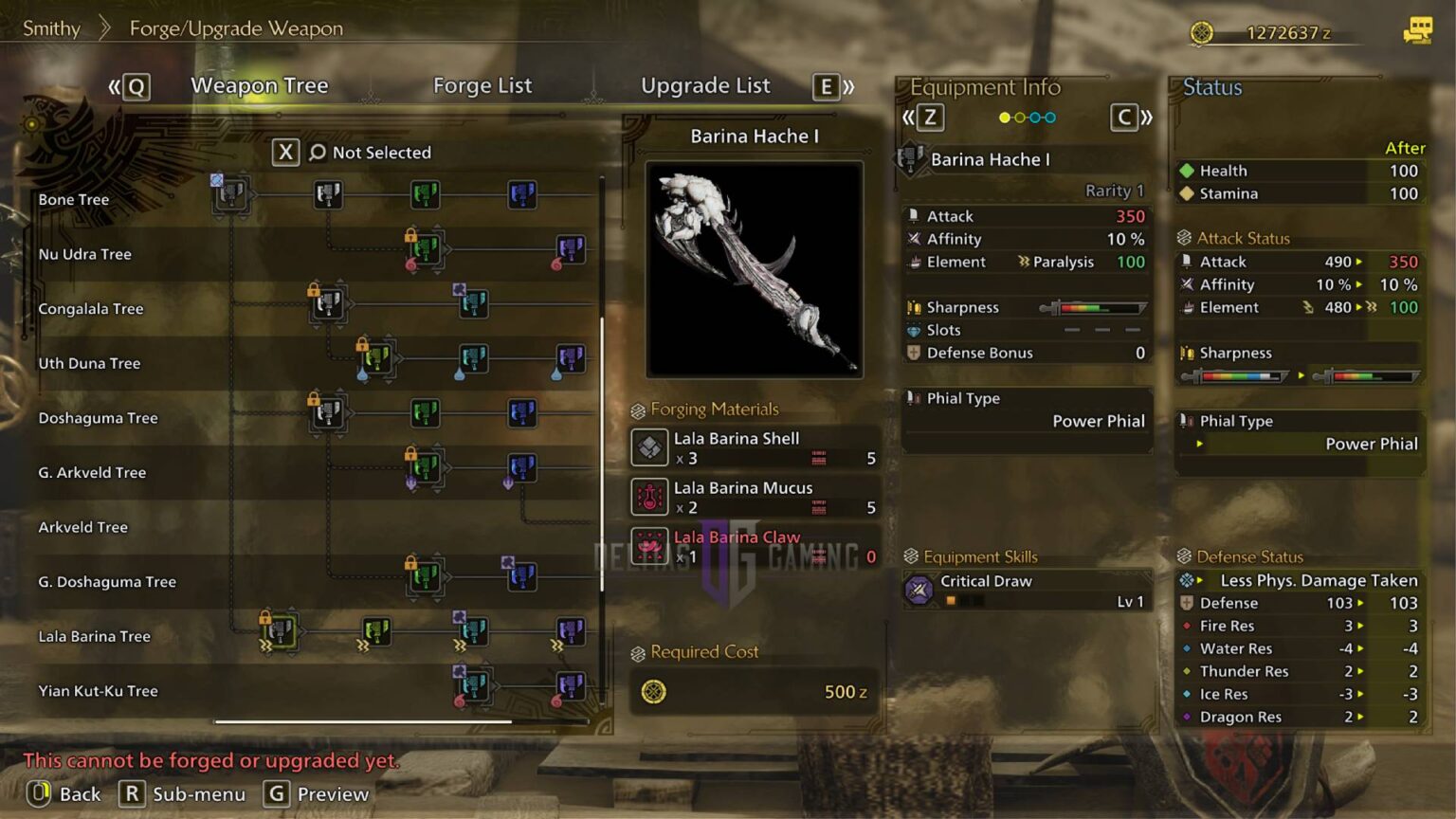
Task: Switch to the Forge List tab
Action: (482, 85)
